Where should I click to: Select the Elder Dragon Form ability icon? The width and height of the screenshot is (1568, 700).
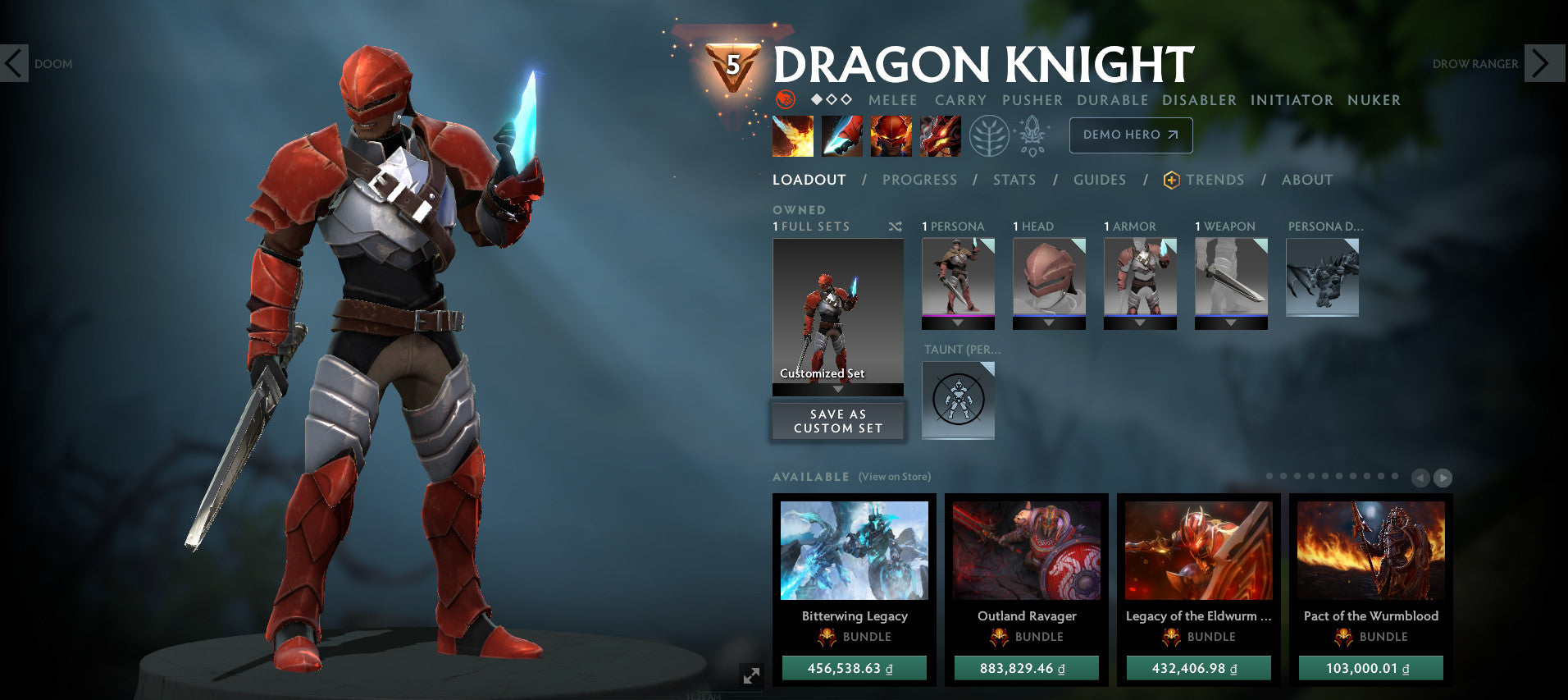[940, 135]
